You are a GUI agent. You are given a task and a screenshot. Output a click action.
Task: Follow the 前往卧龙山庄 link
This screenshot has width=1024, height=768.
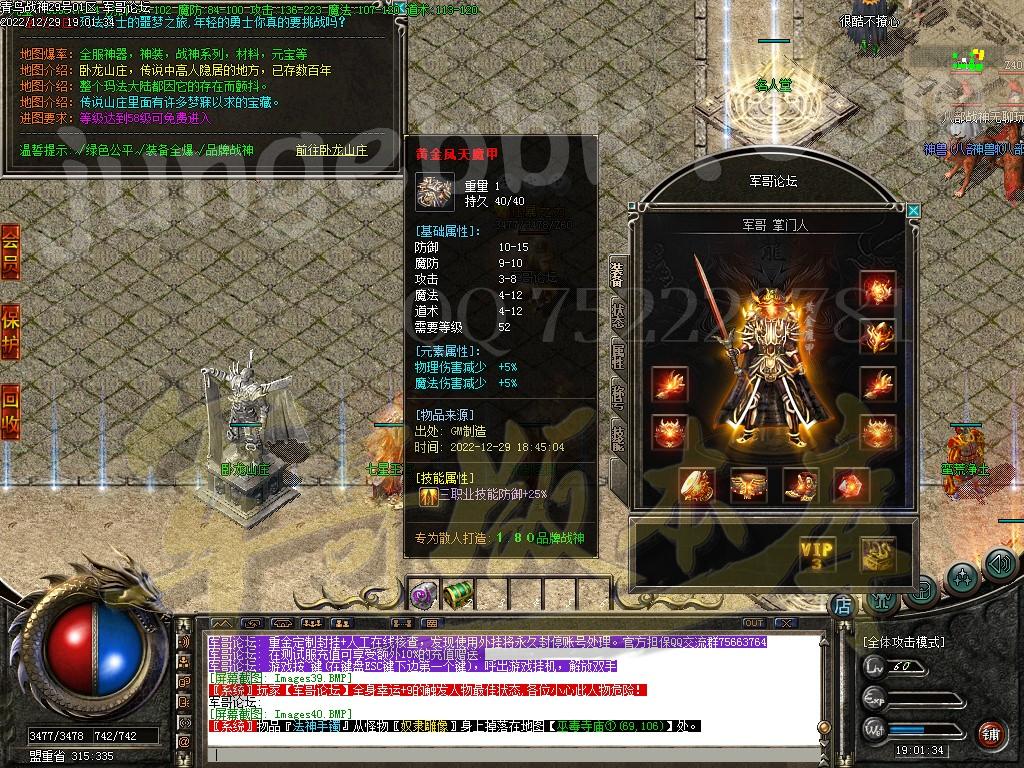click(331, 150)
